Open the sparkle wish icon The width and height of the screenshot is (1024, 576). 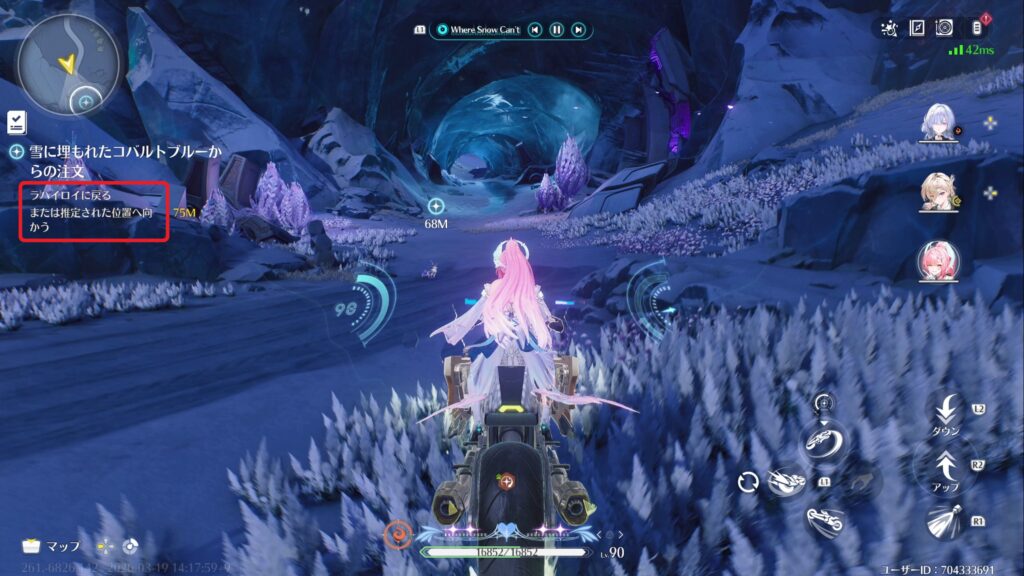tap(889, 28)
